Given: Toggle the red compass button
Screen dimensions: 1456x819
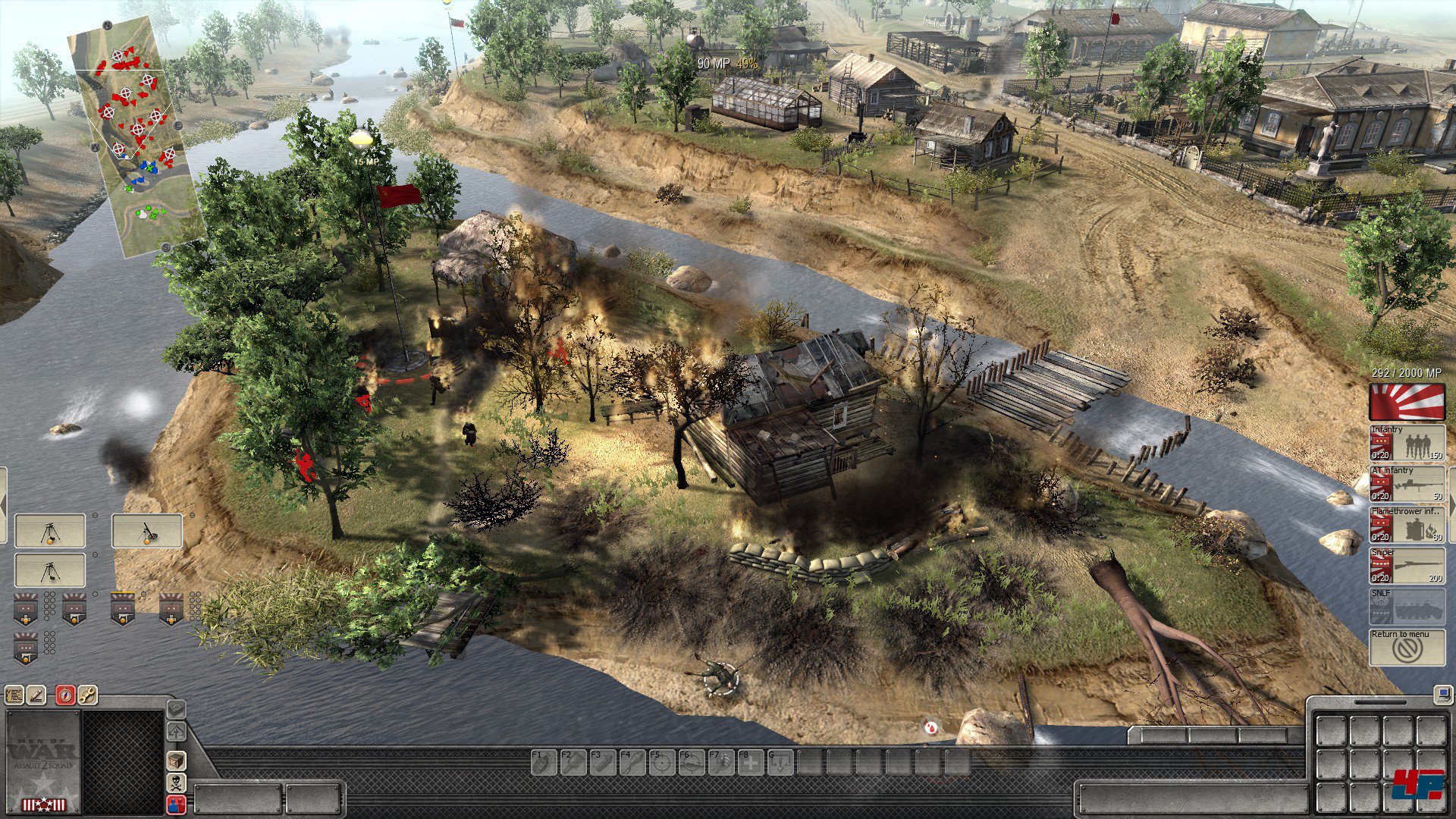Looking at the screenshot, I should click(65, 695).
